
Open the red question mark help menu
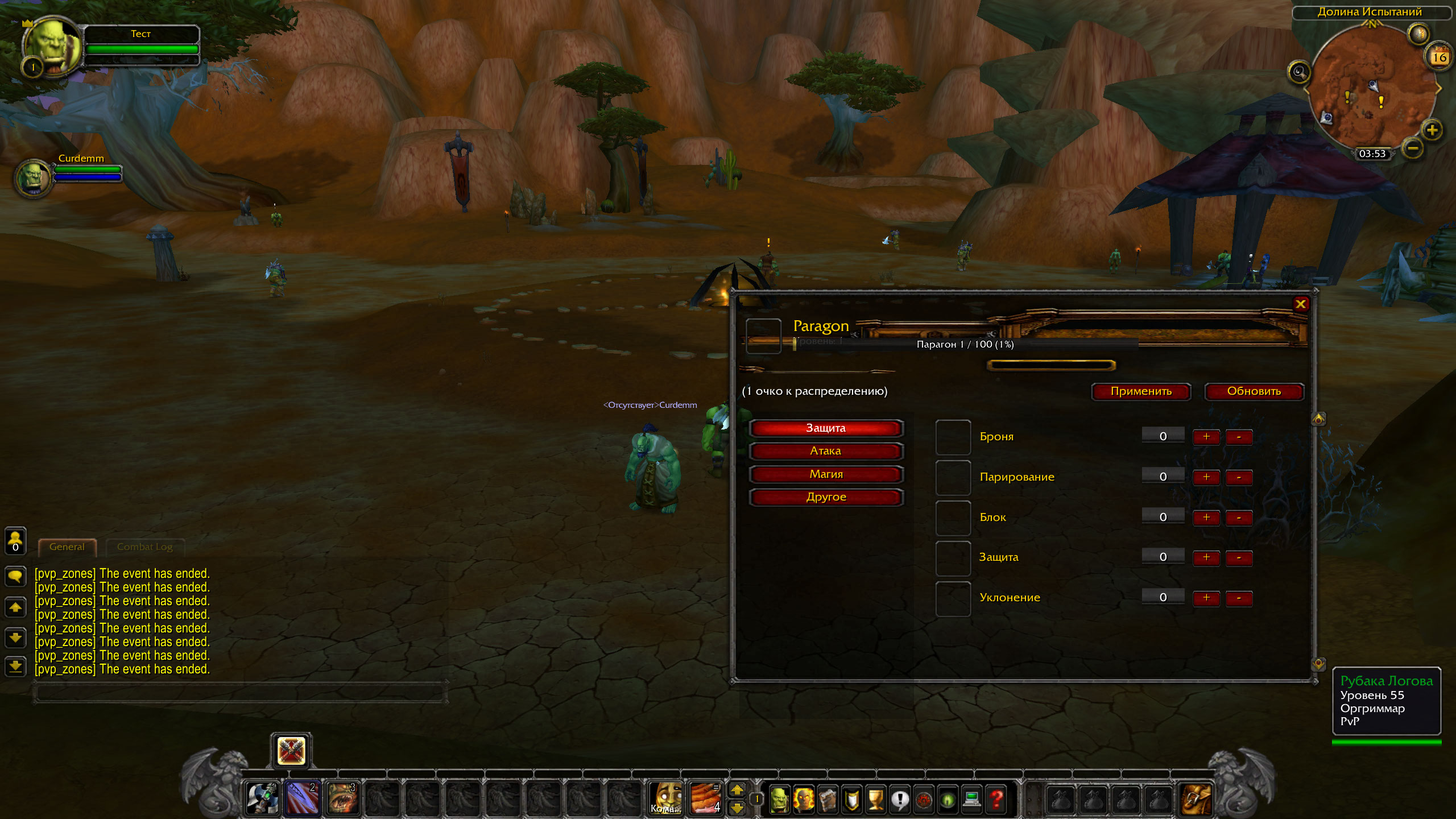coord(996,800)
